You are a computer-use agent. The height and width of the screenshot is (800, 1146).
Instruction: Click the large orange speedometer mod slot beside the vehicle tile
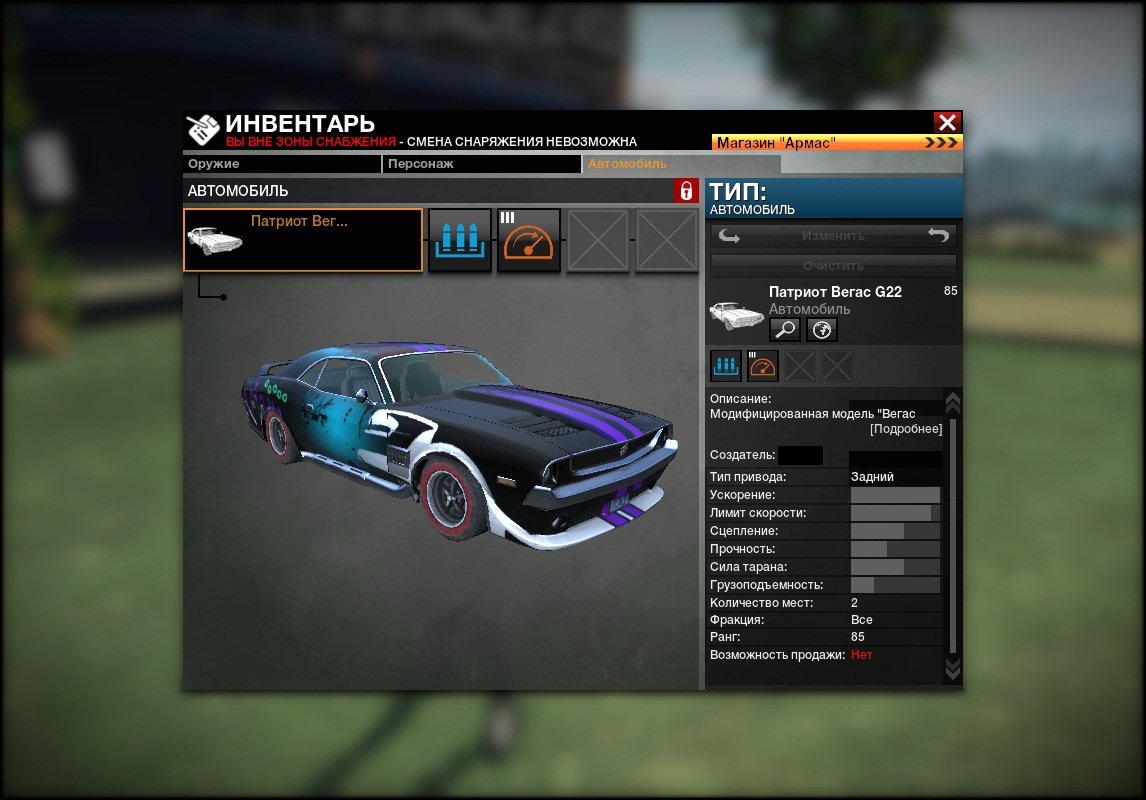pyautogui.click(x=528, y=240)
